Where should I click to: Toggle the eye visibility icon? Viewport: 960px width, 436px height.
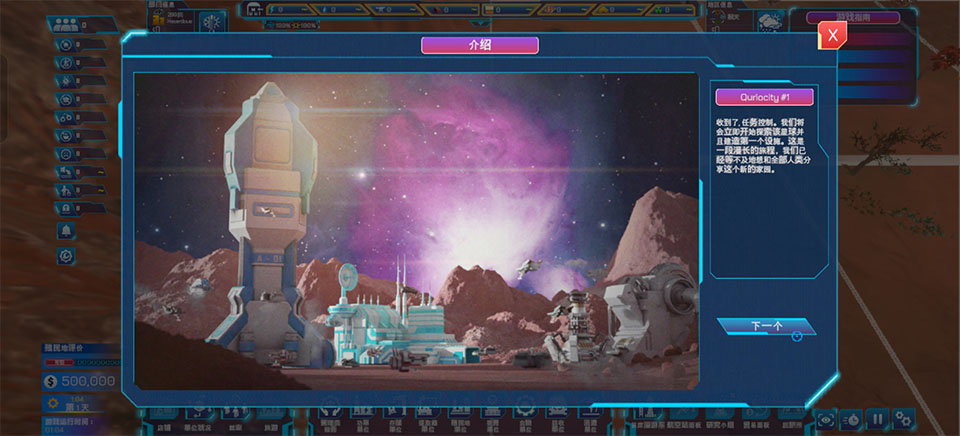click(826, 419)
